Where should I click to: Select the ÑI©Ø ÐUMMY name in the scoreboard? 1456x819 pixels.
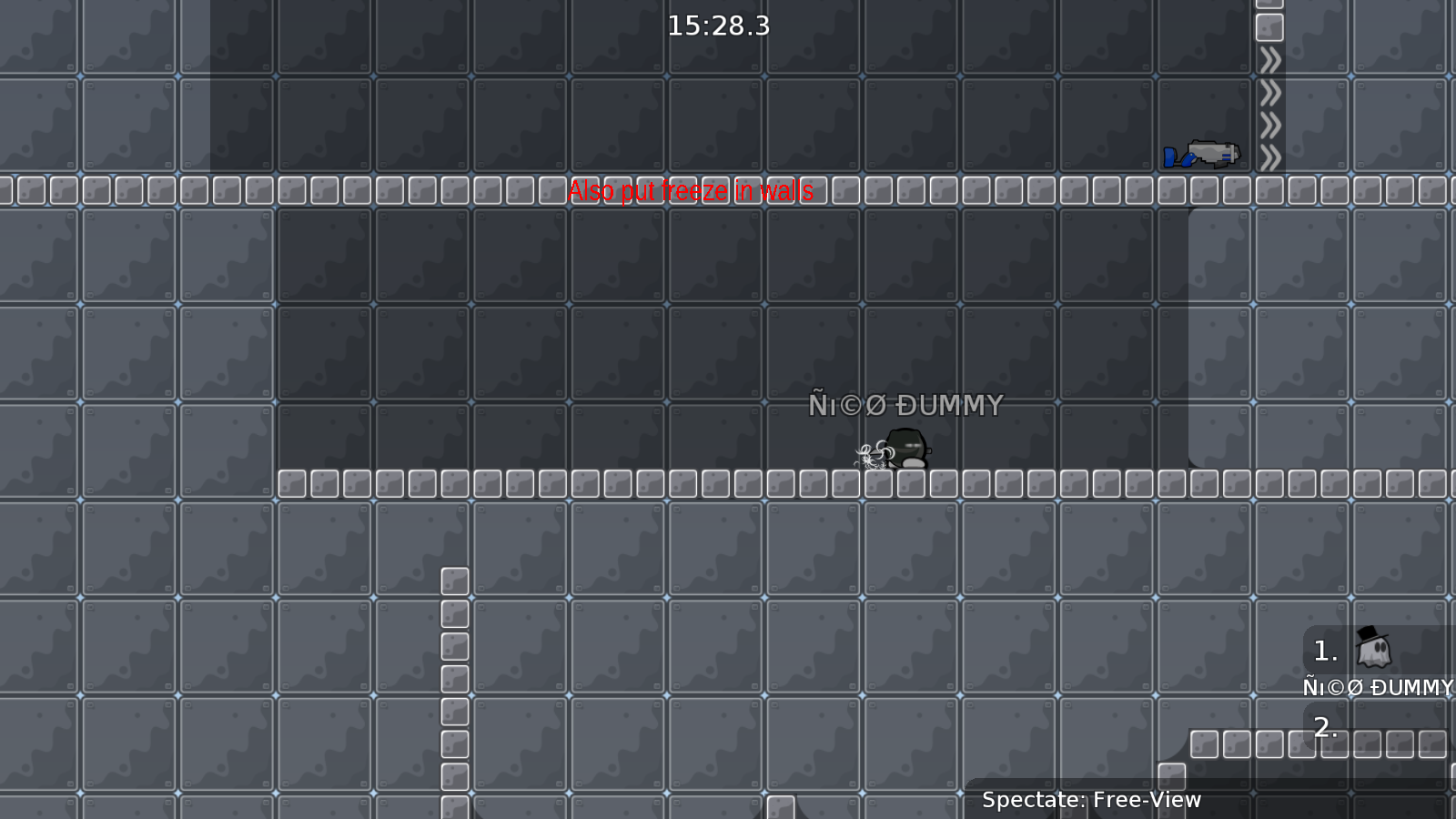(1377, 687)
